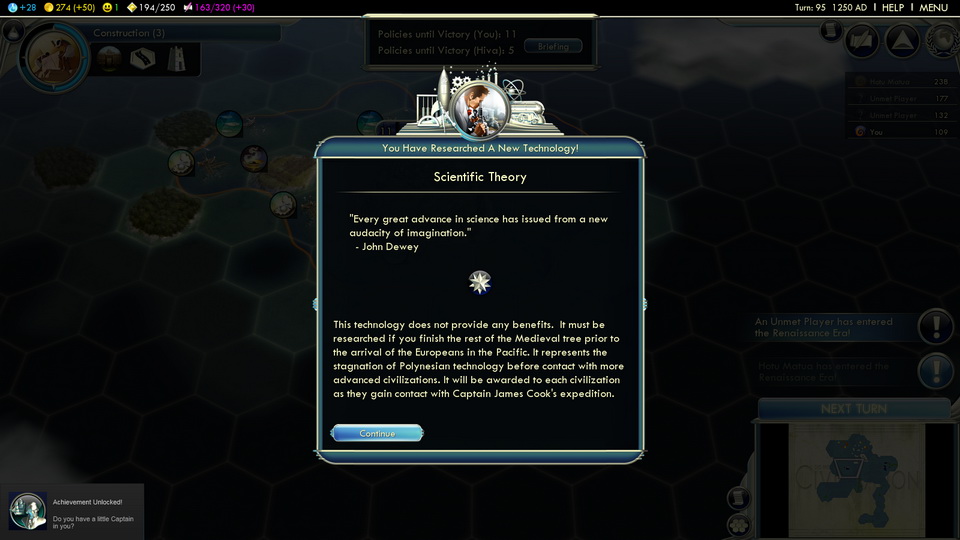The image size is (960, 540).
Task: Click the minimap hex-grid options icon
Action: 738,524
